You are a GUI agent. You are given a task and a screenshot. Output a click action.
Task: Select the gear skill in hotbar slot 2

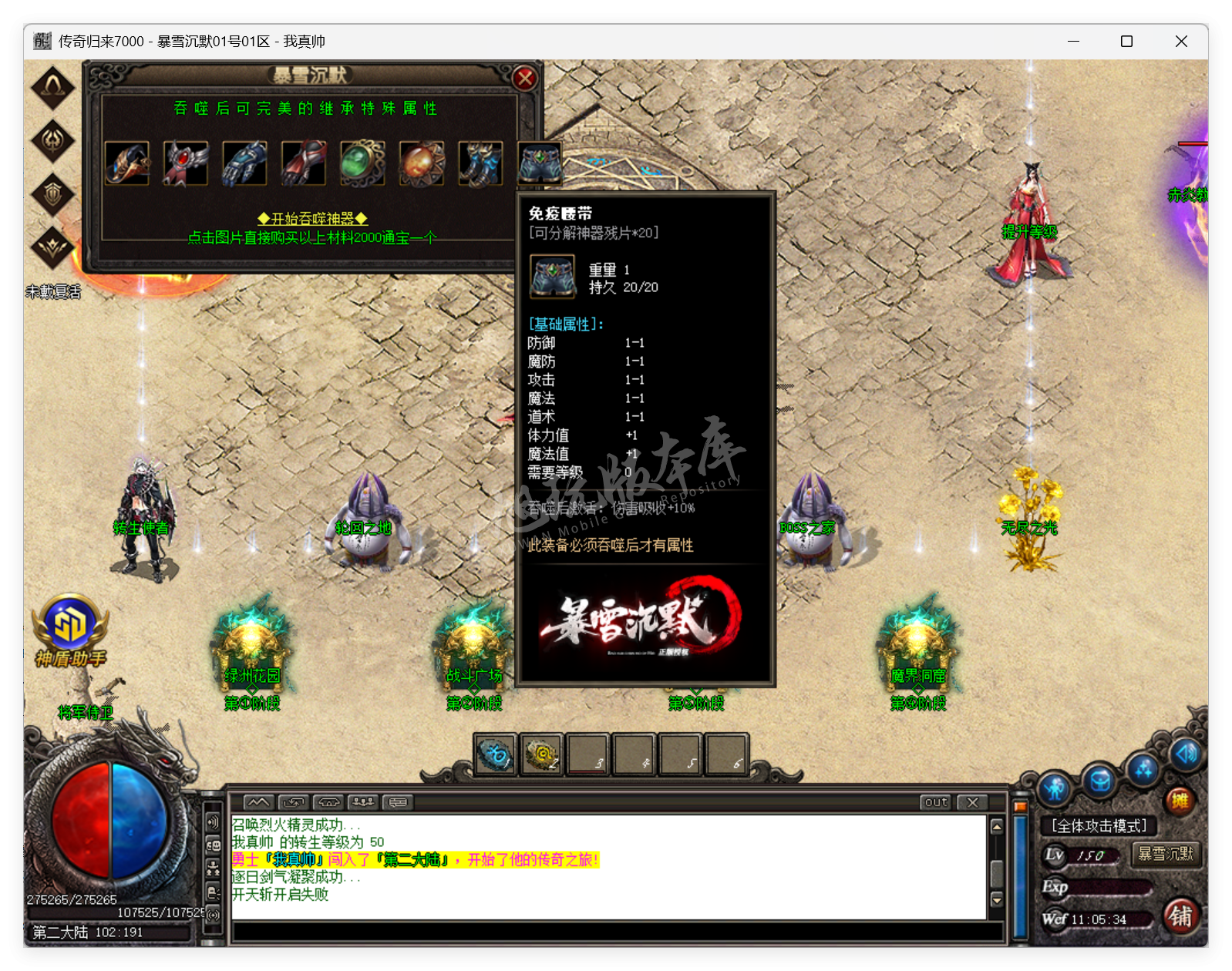click(542, 756)
